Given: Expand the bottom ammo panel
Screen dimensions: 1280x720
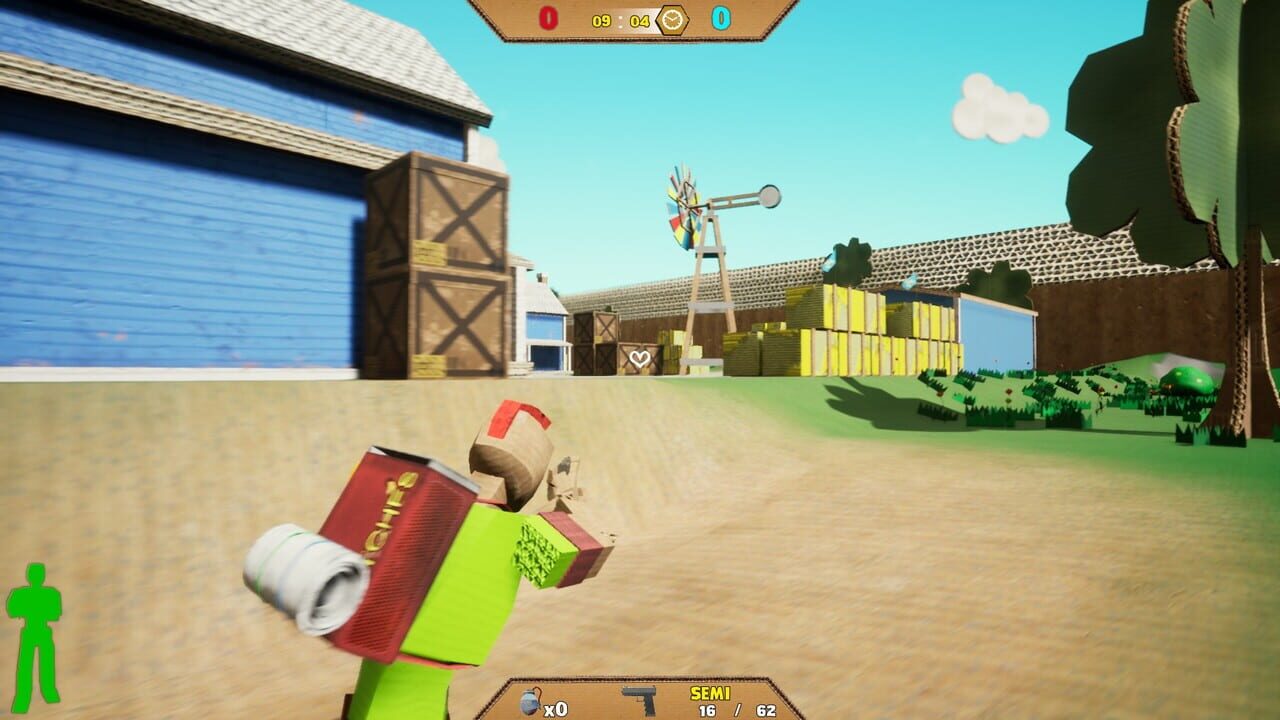Looking at the screenshot, I should click(640, 698).
